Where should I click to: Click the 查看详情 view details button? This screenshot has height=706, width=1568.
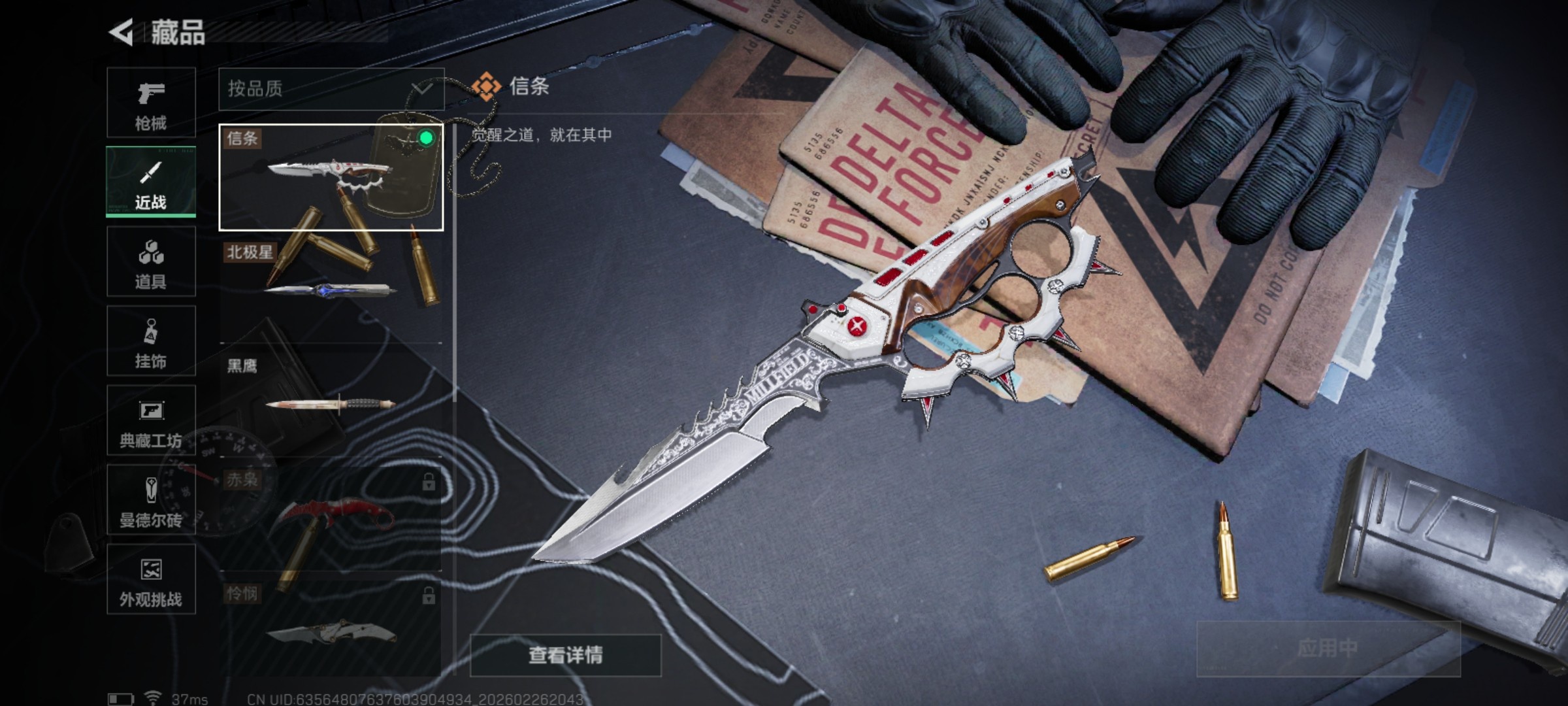566,655
